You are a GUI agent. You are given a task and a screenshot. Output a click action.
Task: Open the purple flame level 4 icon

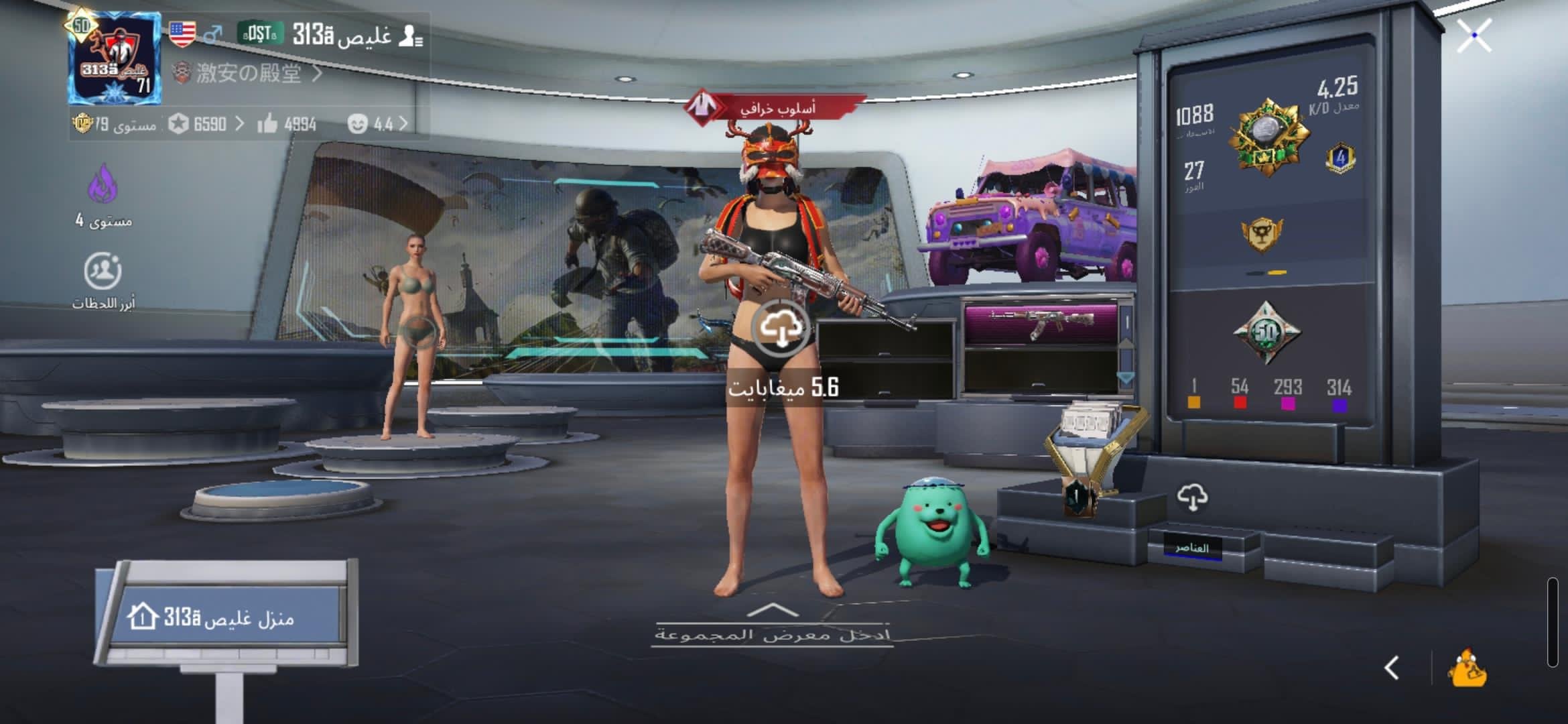(x=103, y=184)
